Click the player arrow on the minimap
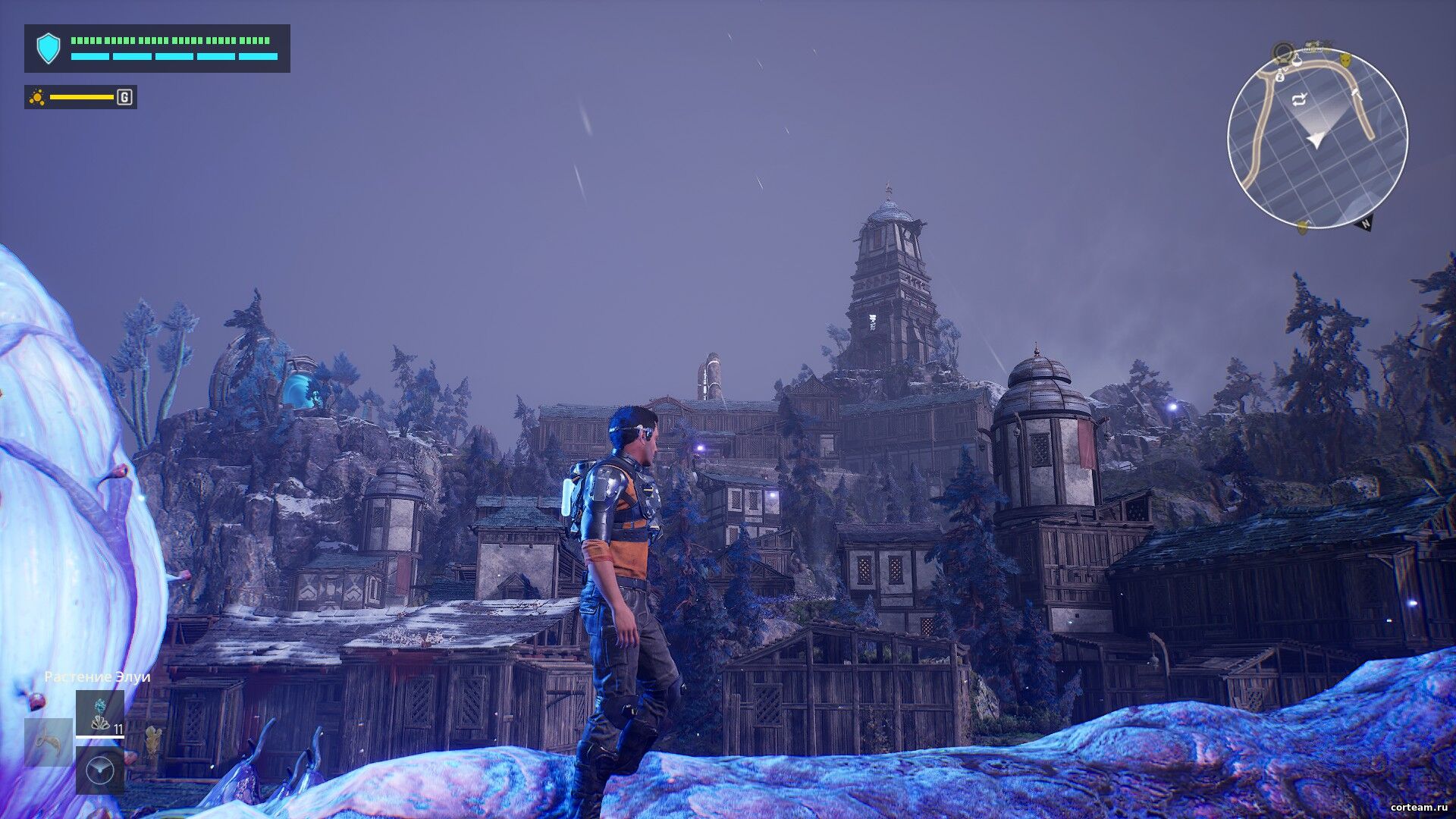1456x819 pixels. 1316,139
